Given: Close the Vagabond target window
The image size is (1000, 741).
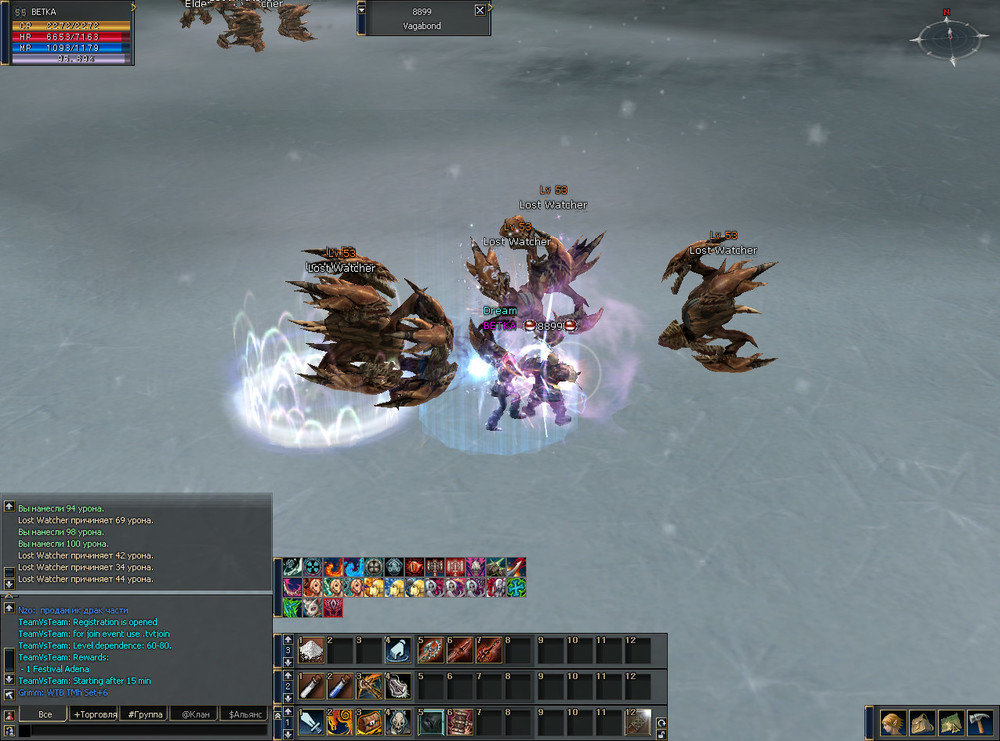Looking at the screenshot, I should click(480, 10).
